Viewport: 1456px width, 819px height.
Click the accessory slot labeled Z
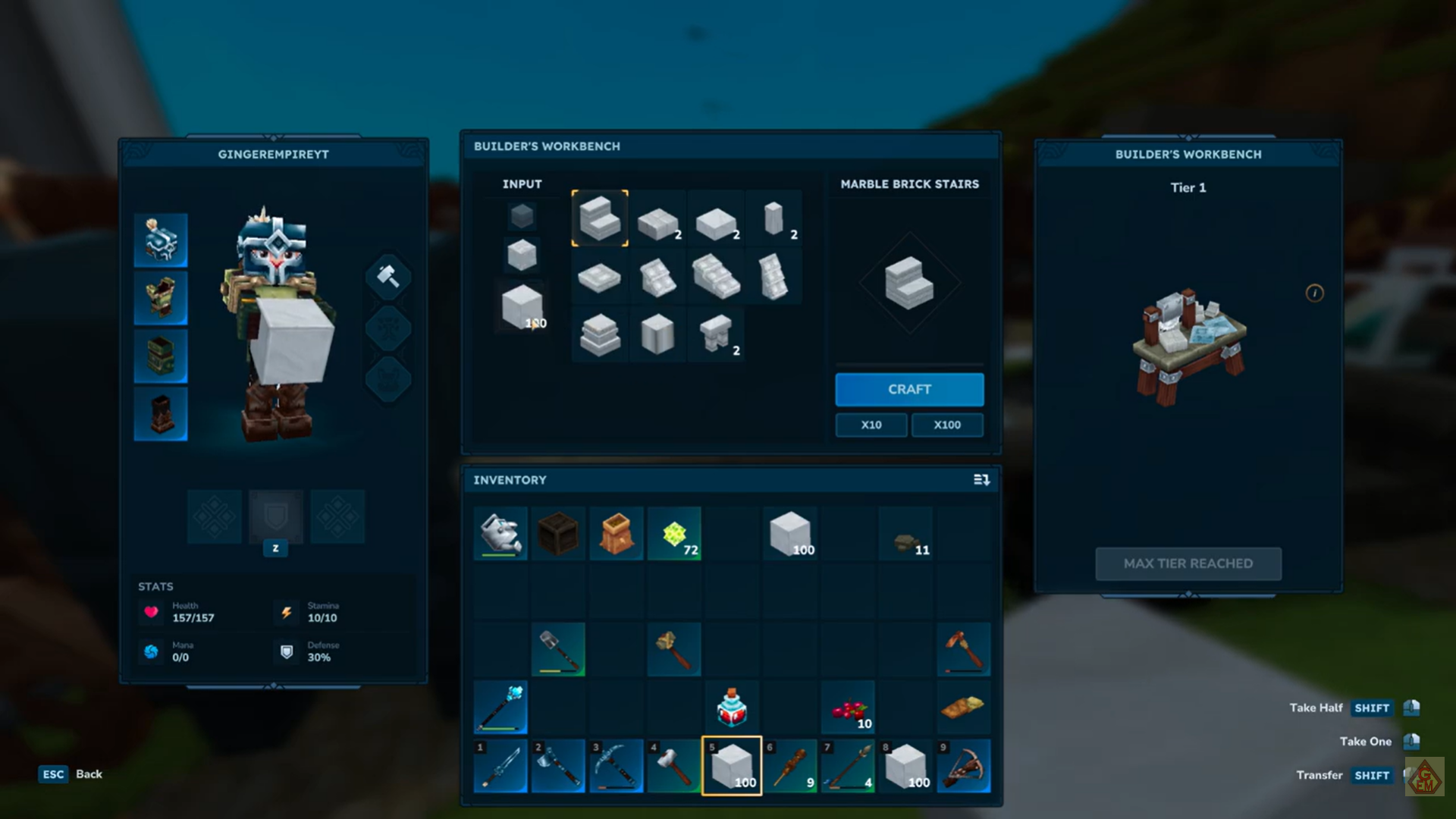point(275,516)
